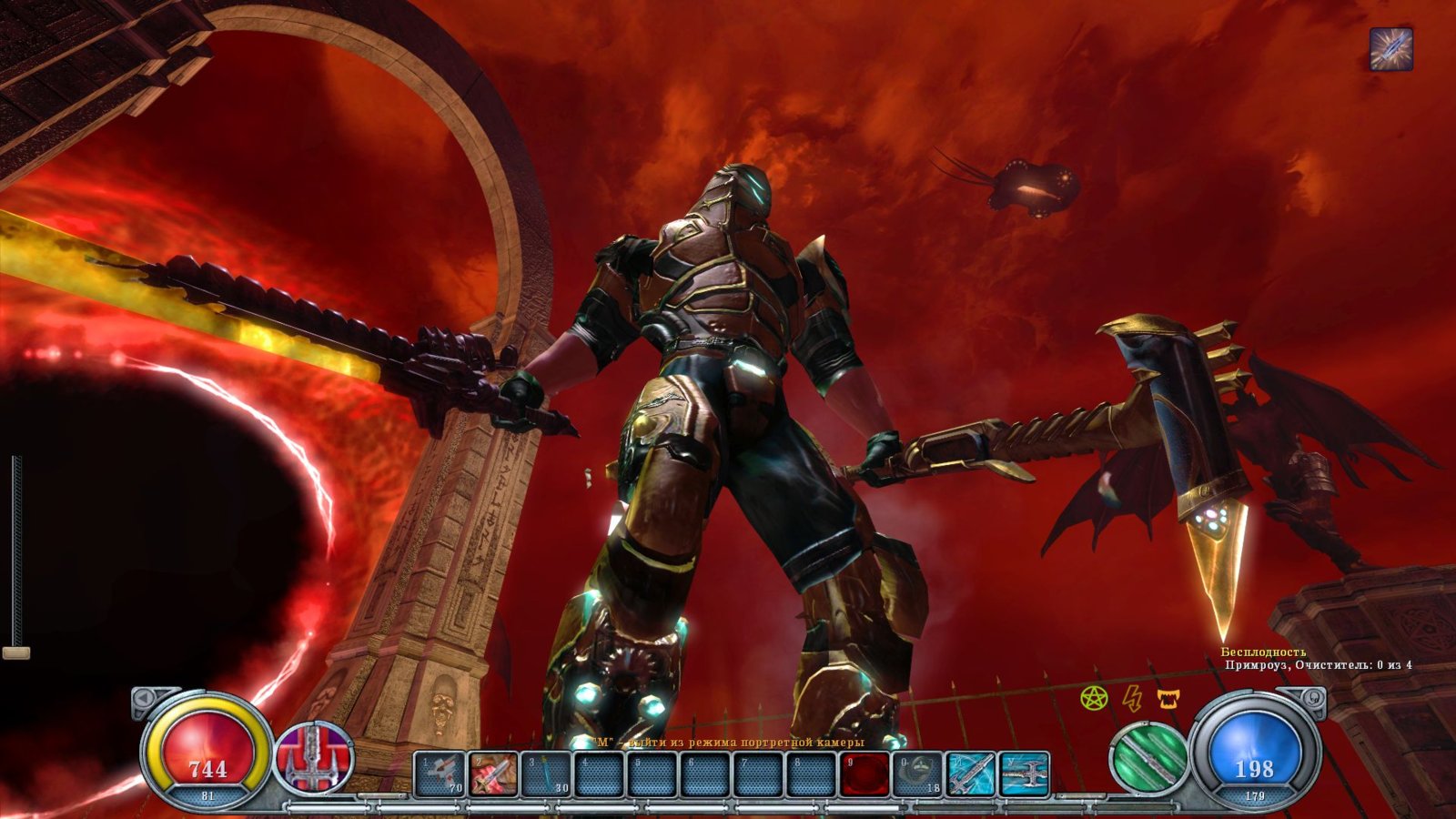This screenshot has height=819, width=1456.
Task: Click the green pentagram status icon
Action: (1094, 698)
